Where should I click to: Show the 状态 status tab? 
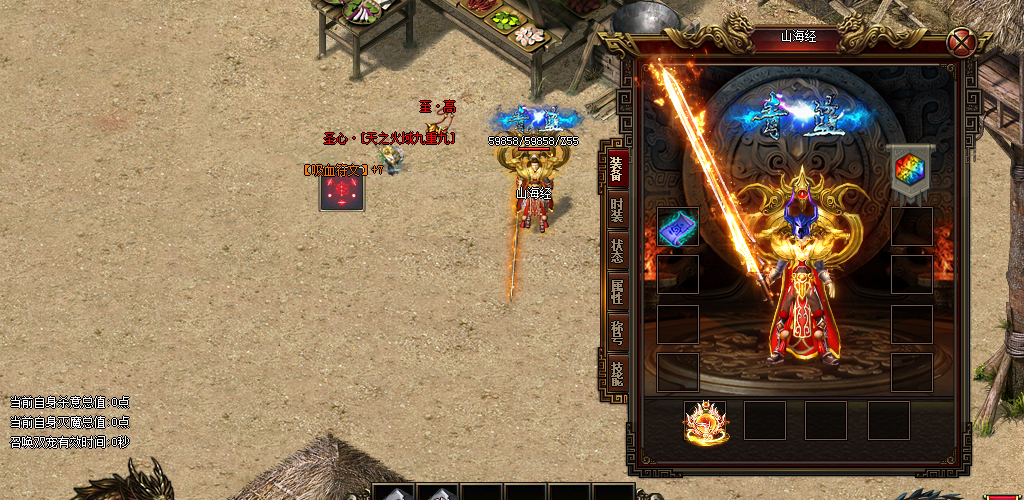(616, 251)
